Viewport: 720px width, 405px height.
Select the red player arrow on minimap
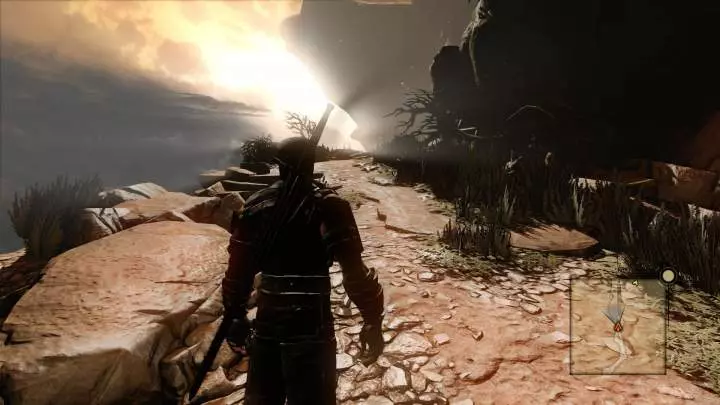(618, 326)
